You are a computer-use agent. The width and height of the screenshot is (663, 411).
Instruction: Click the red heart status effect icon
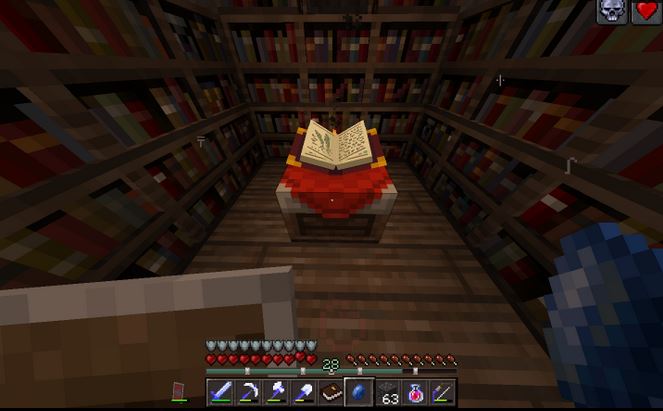tap(647, 12)
